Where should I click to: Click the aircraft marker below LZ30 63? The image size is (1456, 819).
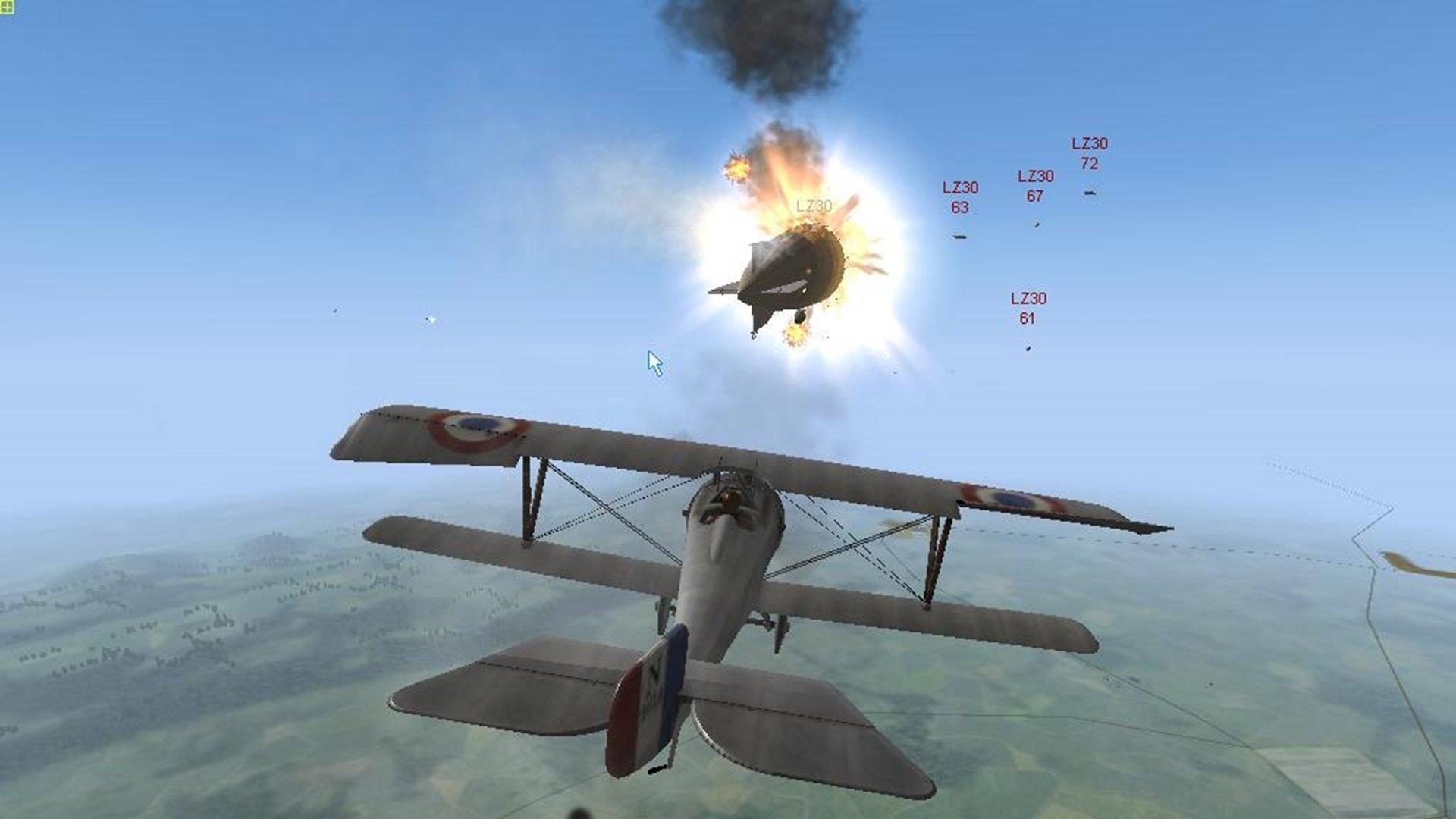click(x=962, y=236)
